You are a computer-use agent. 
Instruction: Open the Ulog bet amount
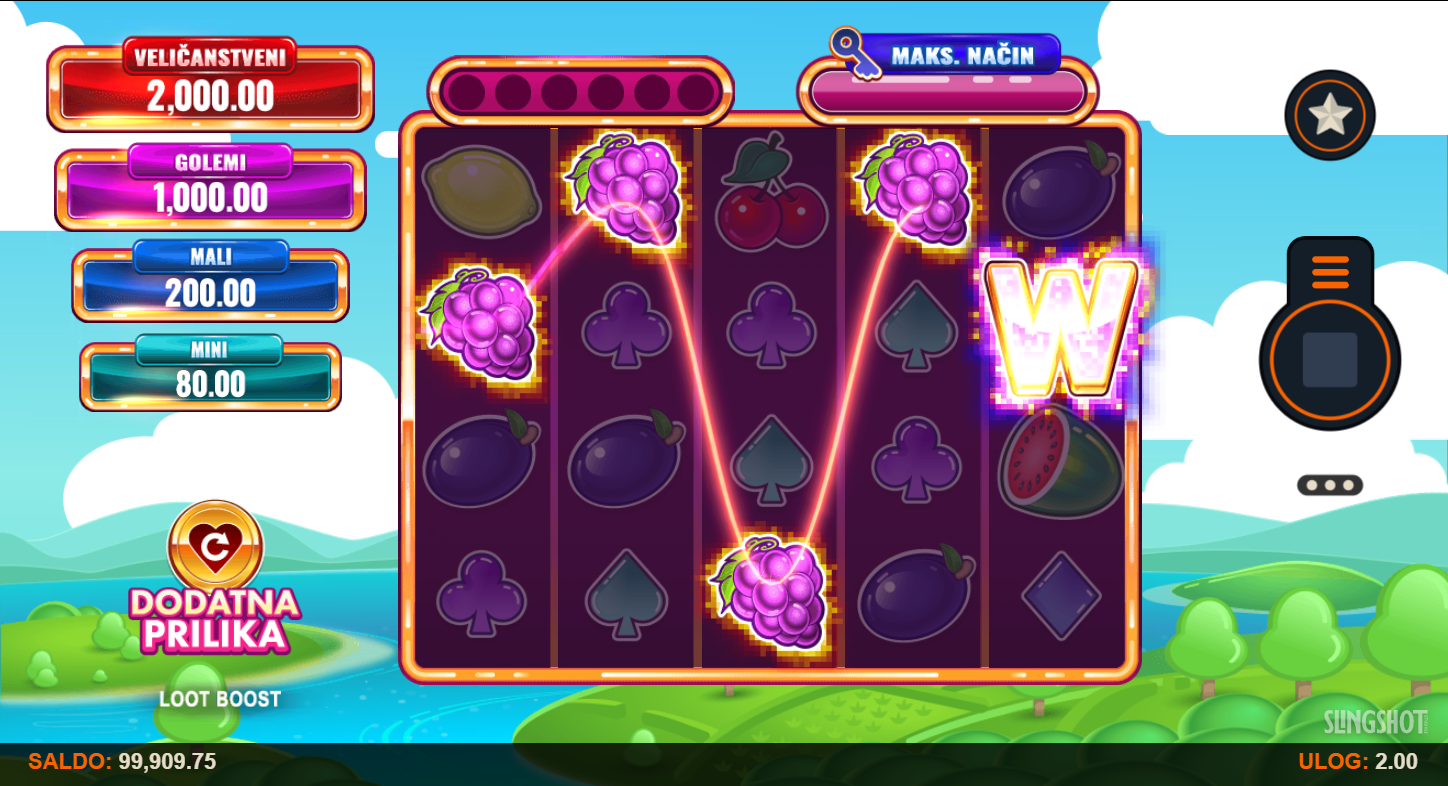[1357, 762]
